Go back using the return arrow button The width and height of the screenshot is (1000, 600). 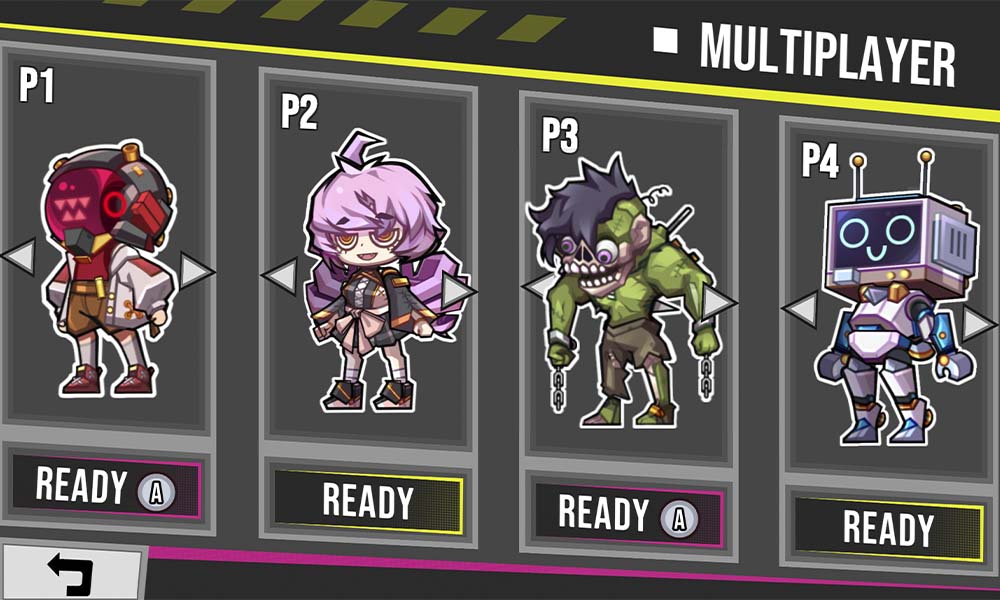70,574
